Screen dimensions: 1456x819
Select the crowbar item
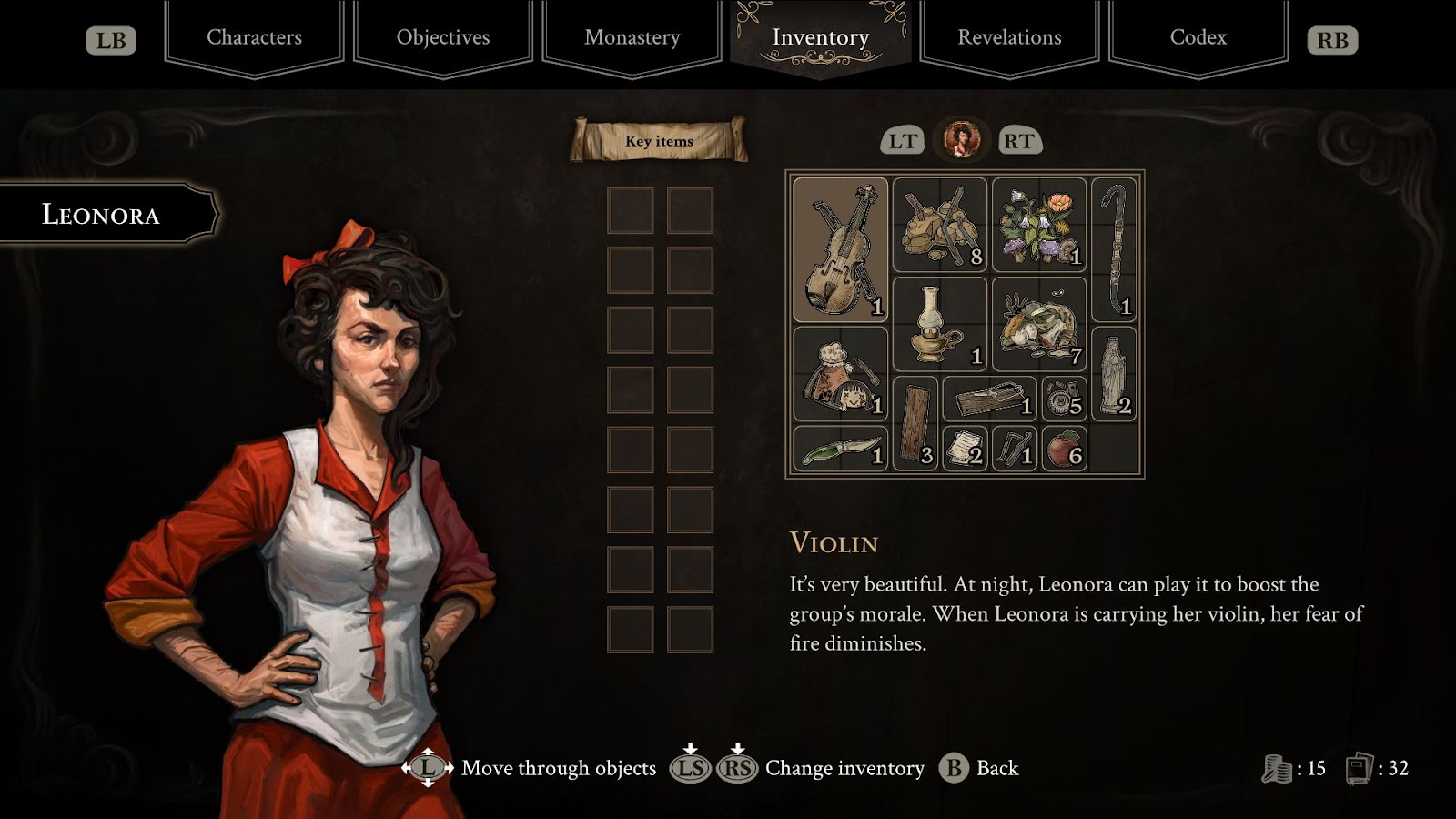pyautogui.click(x=1113, y=249)
